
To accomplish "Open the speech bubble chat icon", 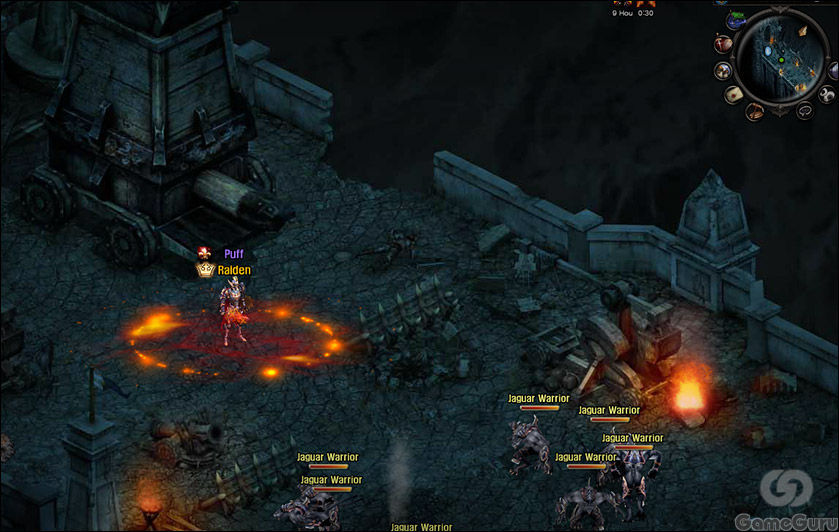I will [x=805, y=111].
